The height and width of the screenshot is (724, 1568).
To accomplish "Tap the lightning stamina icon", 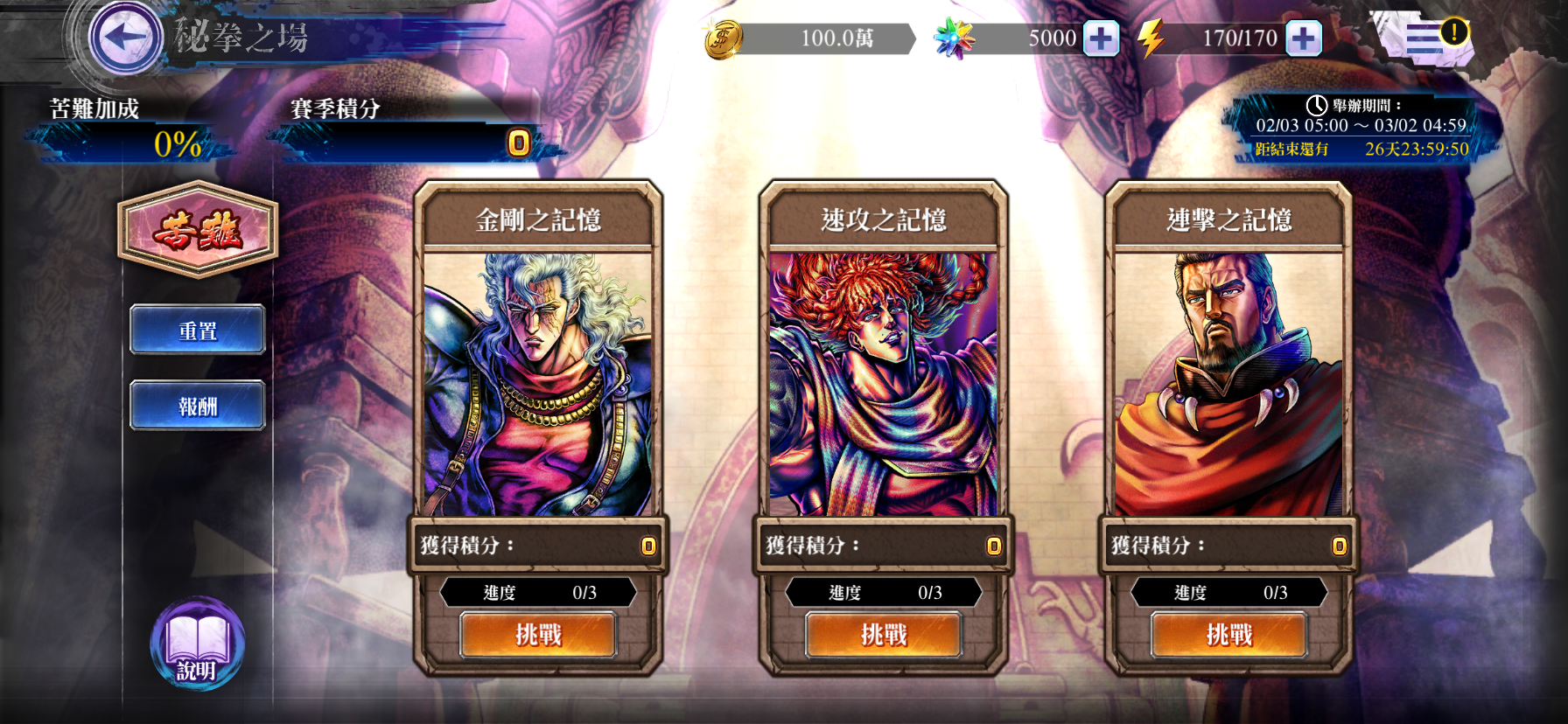I will pyautogui.click(x=1152, y=38).
